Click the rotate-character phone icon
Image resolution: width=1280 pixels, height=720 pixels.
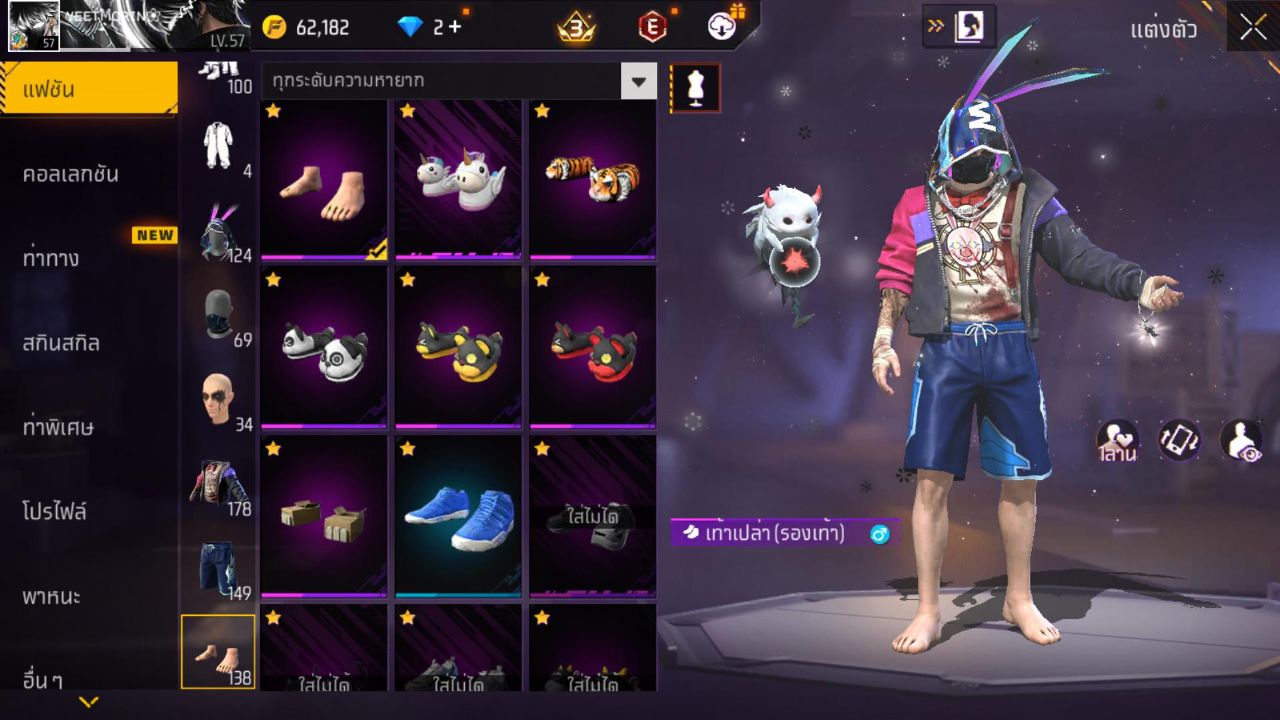click(1180, 440)
